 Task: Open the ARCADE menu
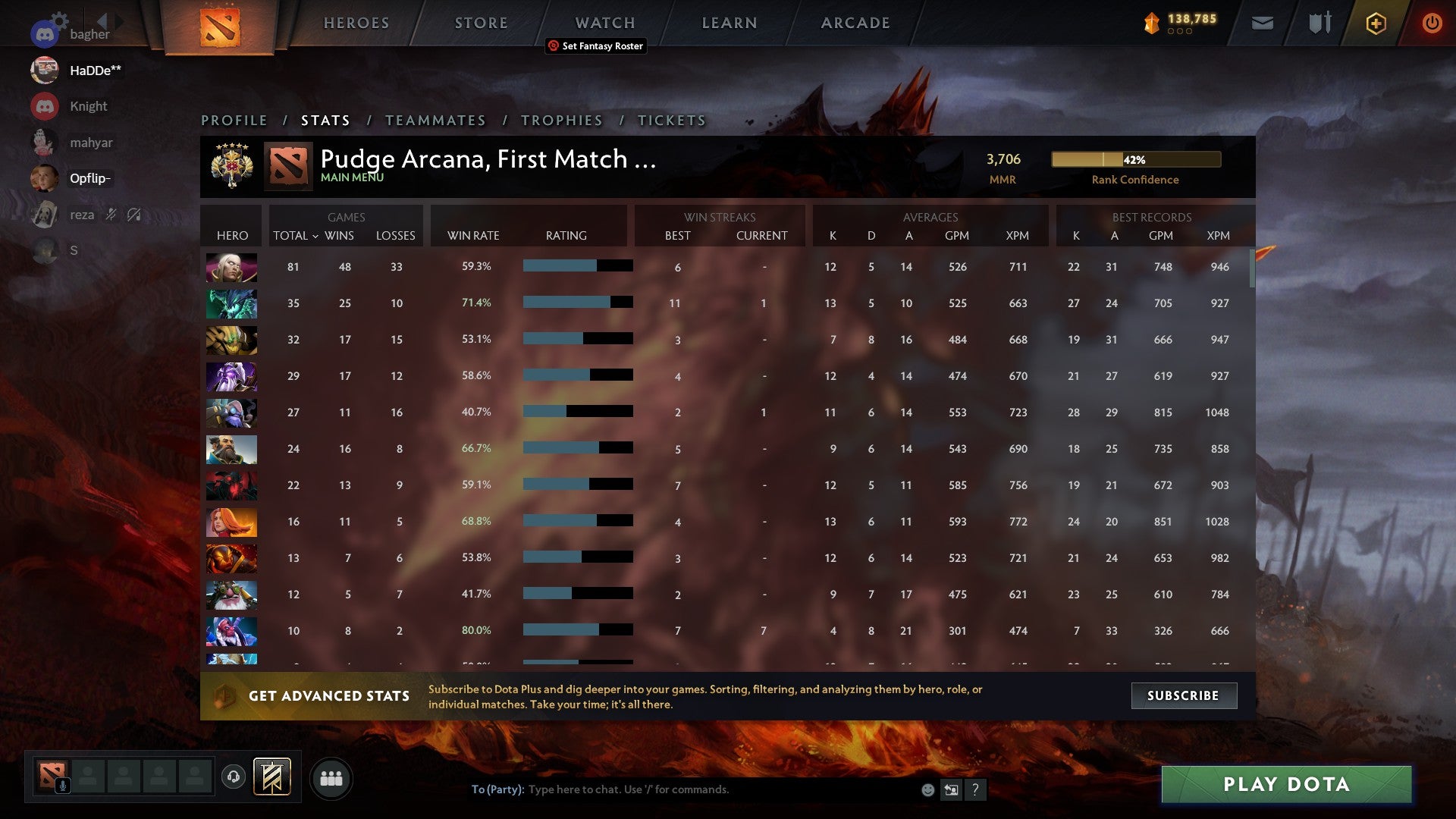tap(854, 23)
